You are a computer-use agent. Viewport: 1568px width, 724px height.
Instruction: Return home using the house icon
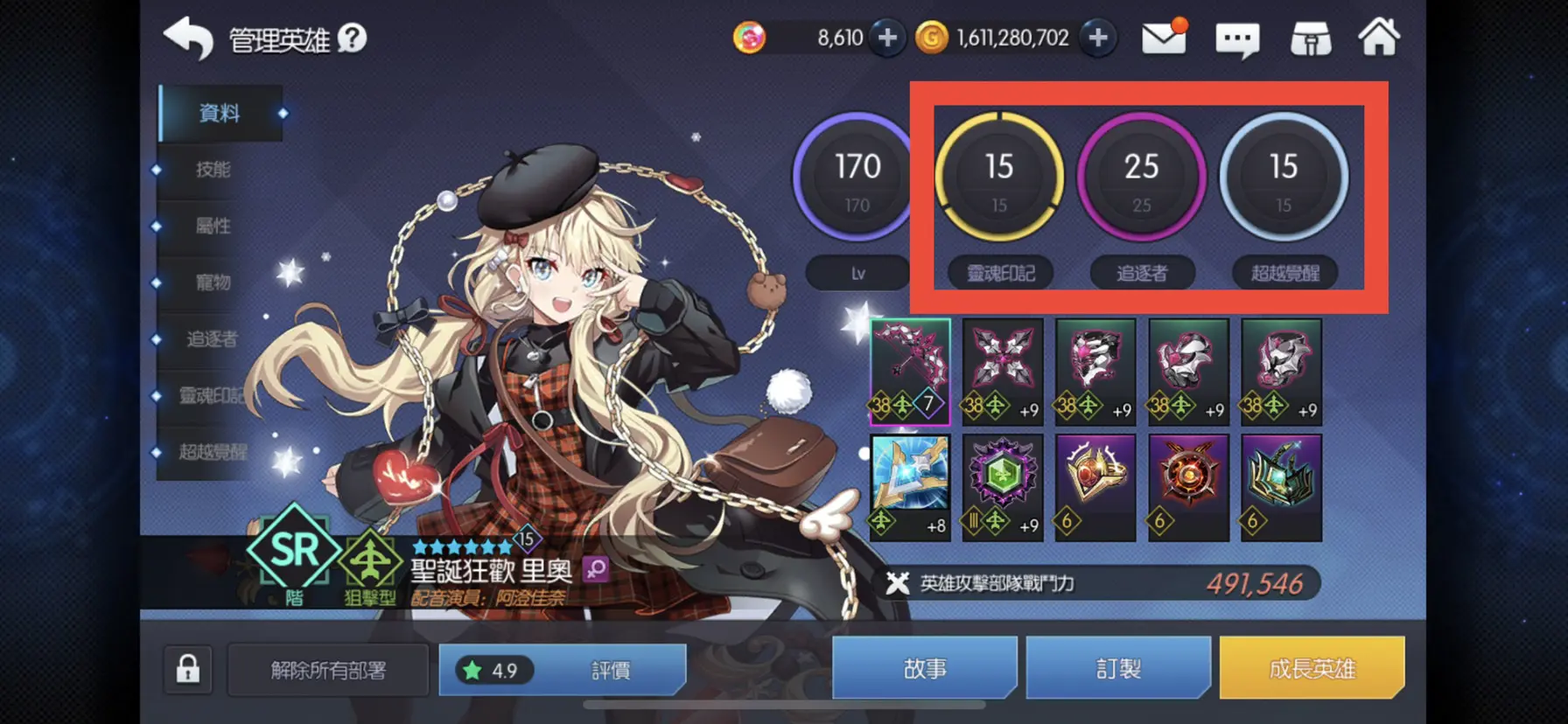pyautogui.click(x=1381, y=38)
